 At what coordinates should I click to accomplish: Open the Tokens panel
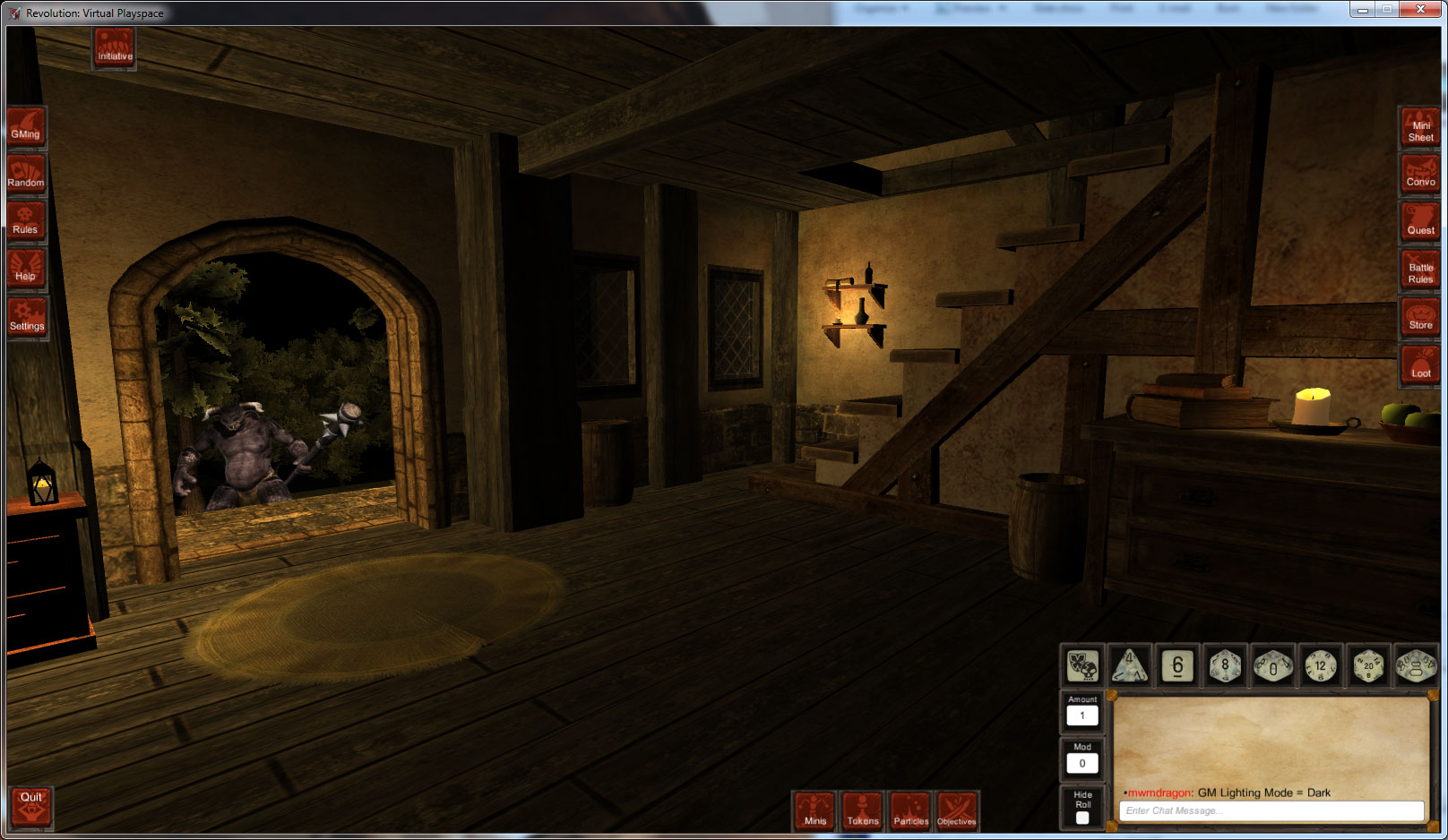pyautogui.click(x=863, y=812)
